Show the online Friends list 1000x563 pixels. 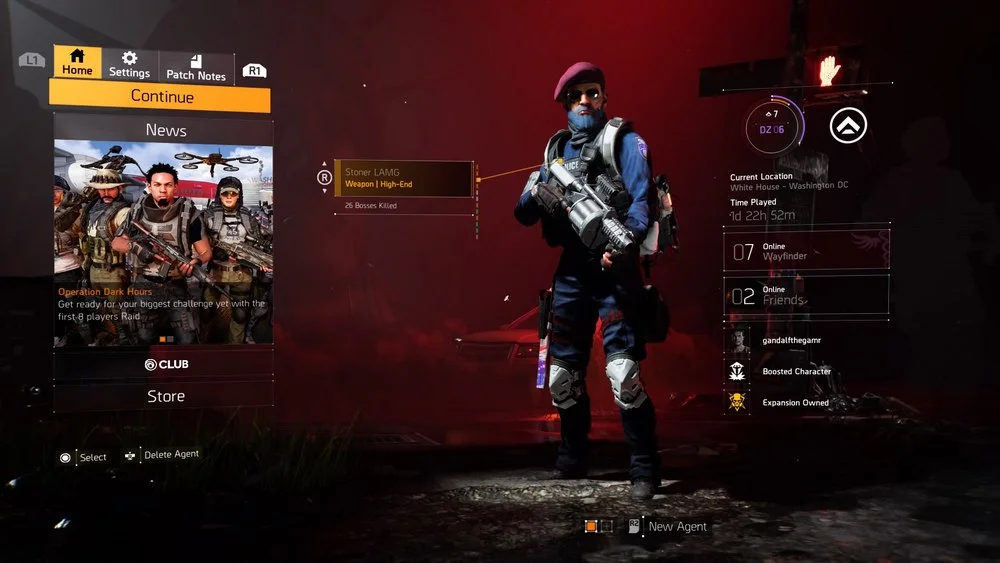point(806,295)
